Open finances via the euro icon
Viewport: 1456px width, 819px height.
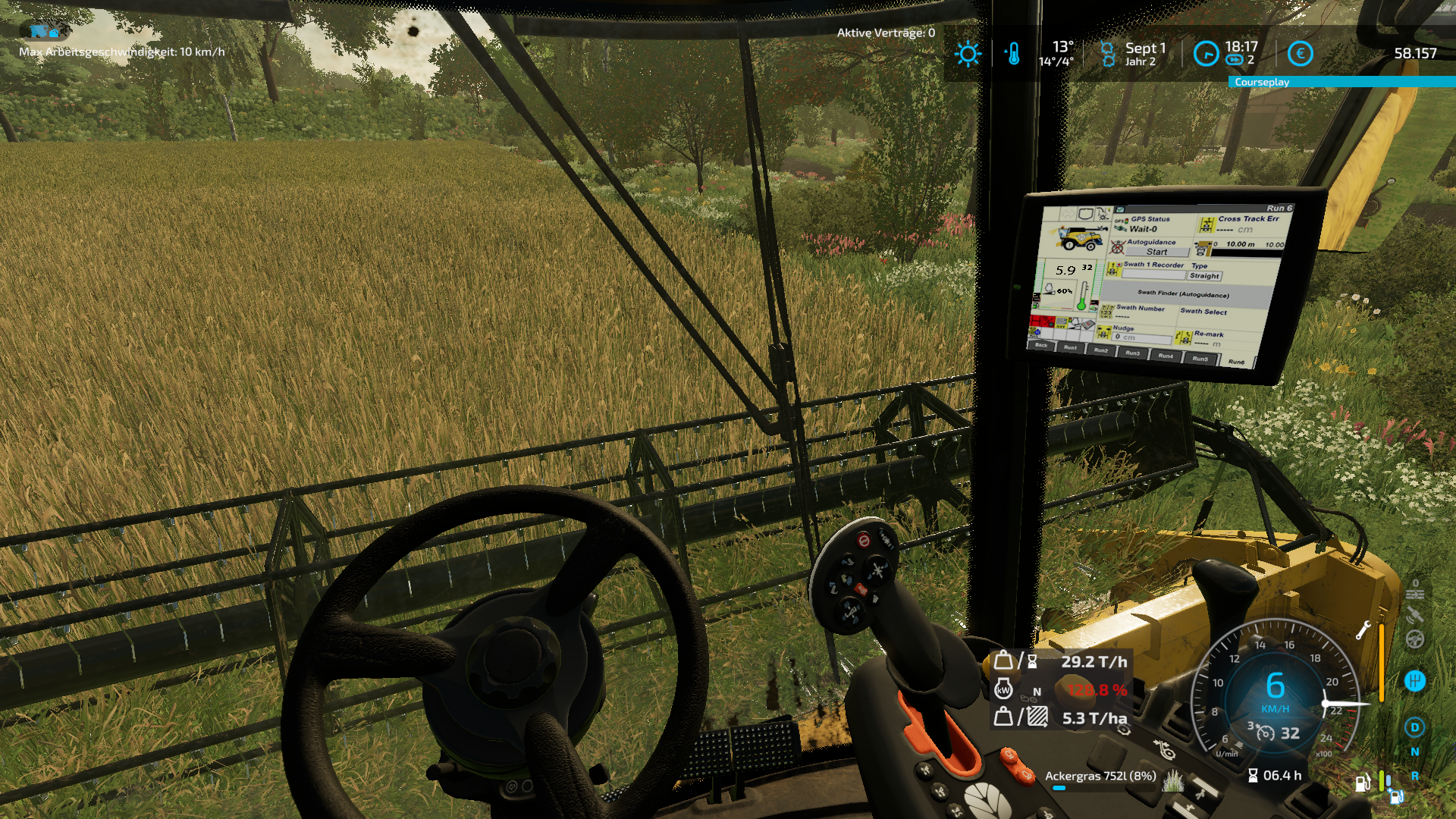pyautogui.click(x=1301, y=54)
